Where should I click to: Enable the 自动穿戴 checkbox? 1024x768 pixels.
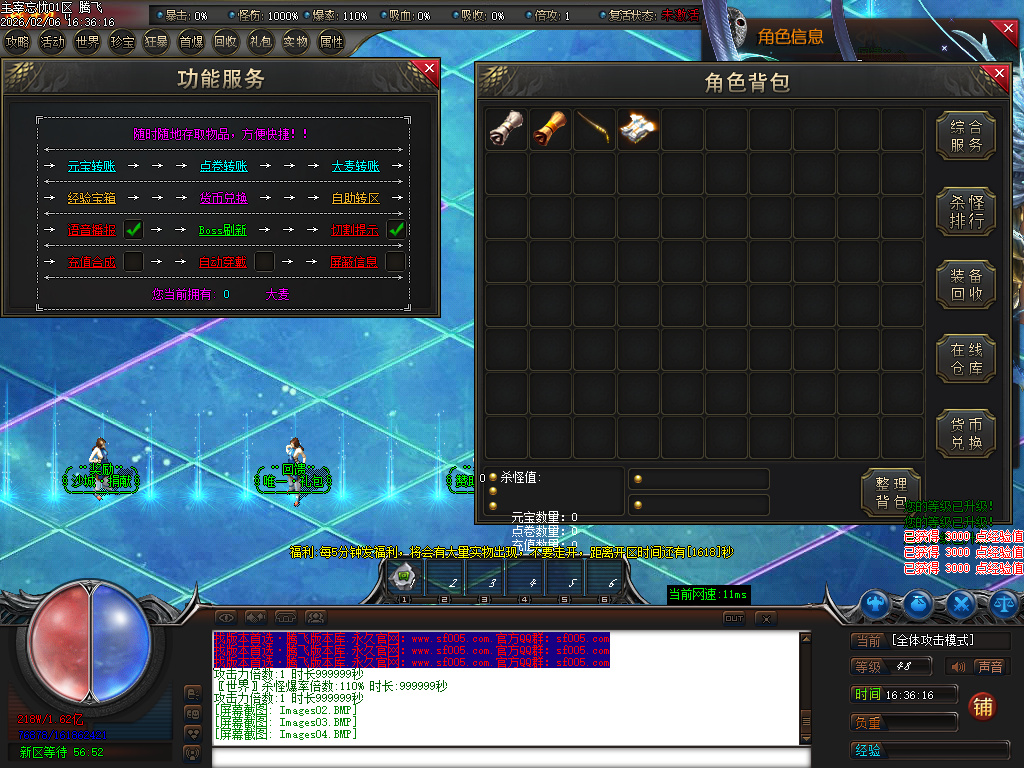pos(264,261)
